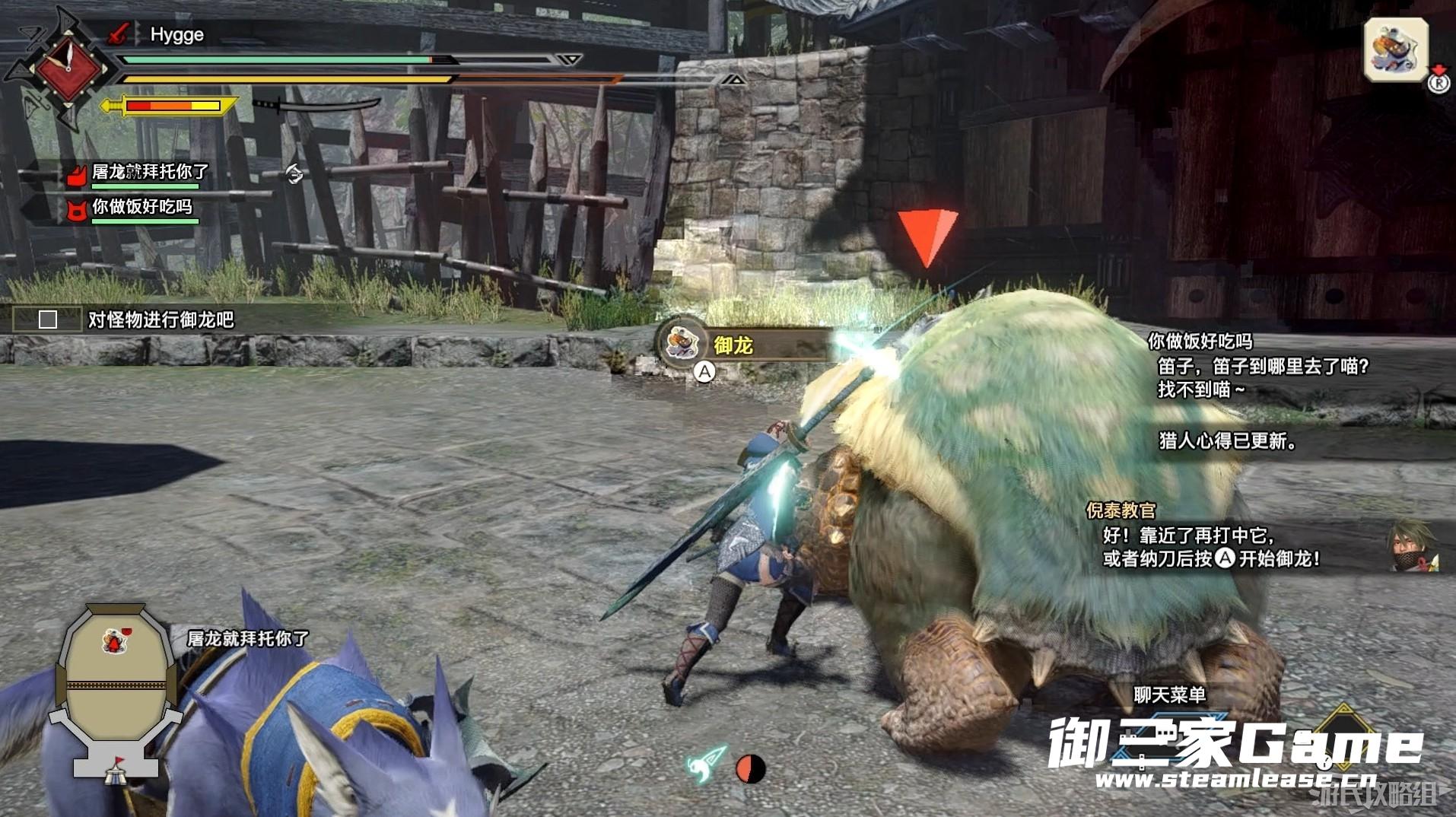Select palico buddy 你做饭好吃吗 entry
1456x817 pixels.
141,207
